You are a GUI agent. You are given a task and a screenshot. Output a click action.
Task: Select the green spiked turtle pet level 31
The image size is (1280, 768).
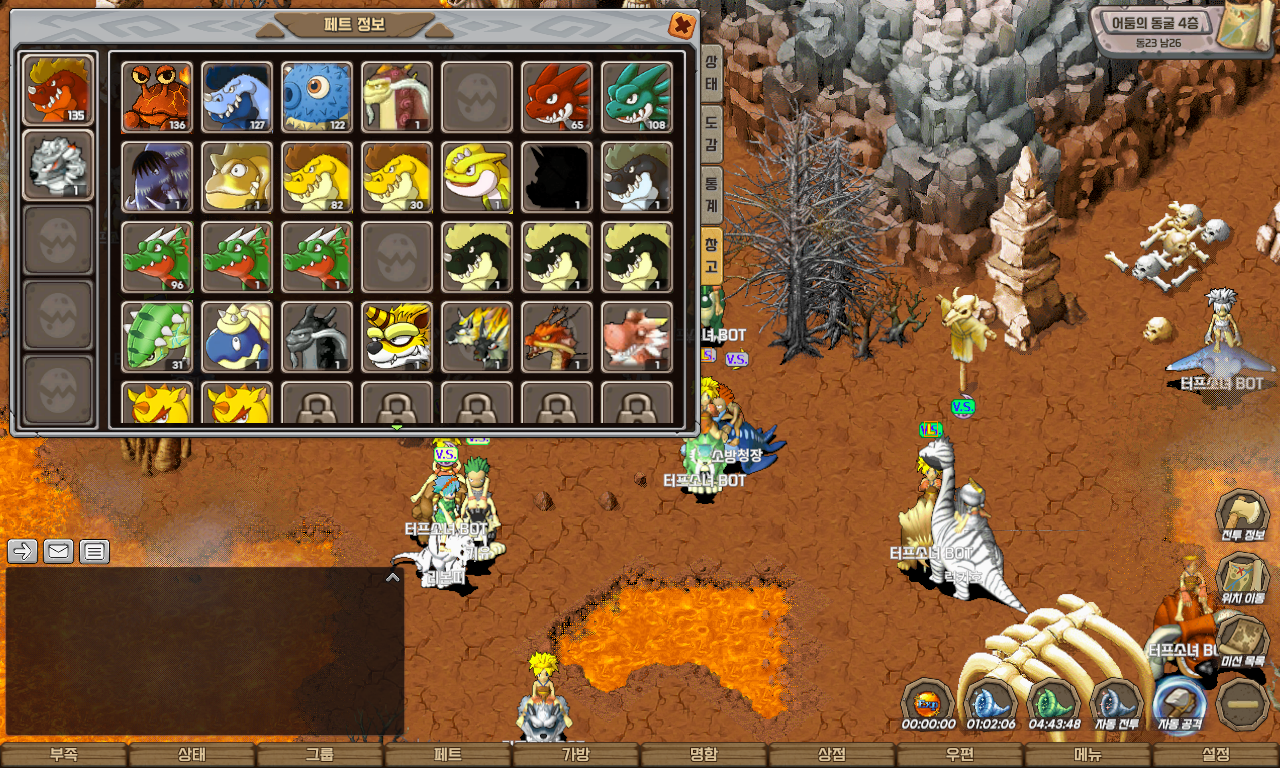coord(157,337)
